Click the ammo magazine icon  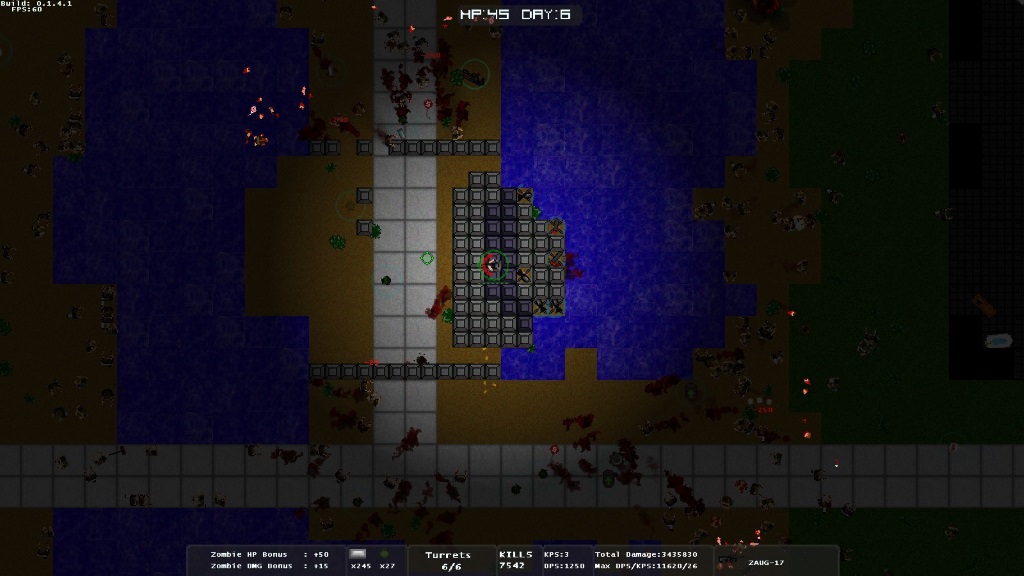click(358, 554)
